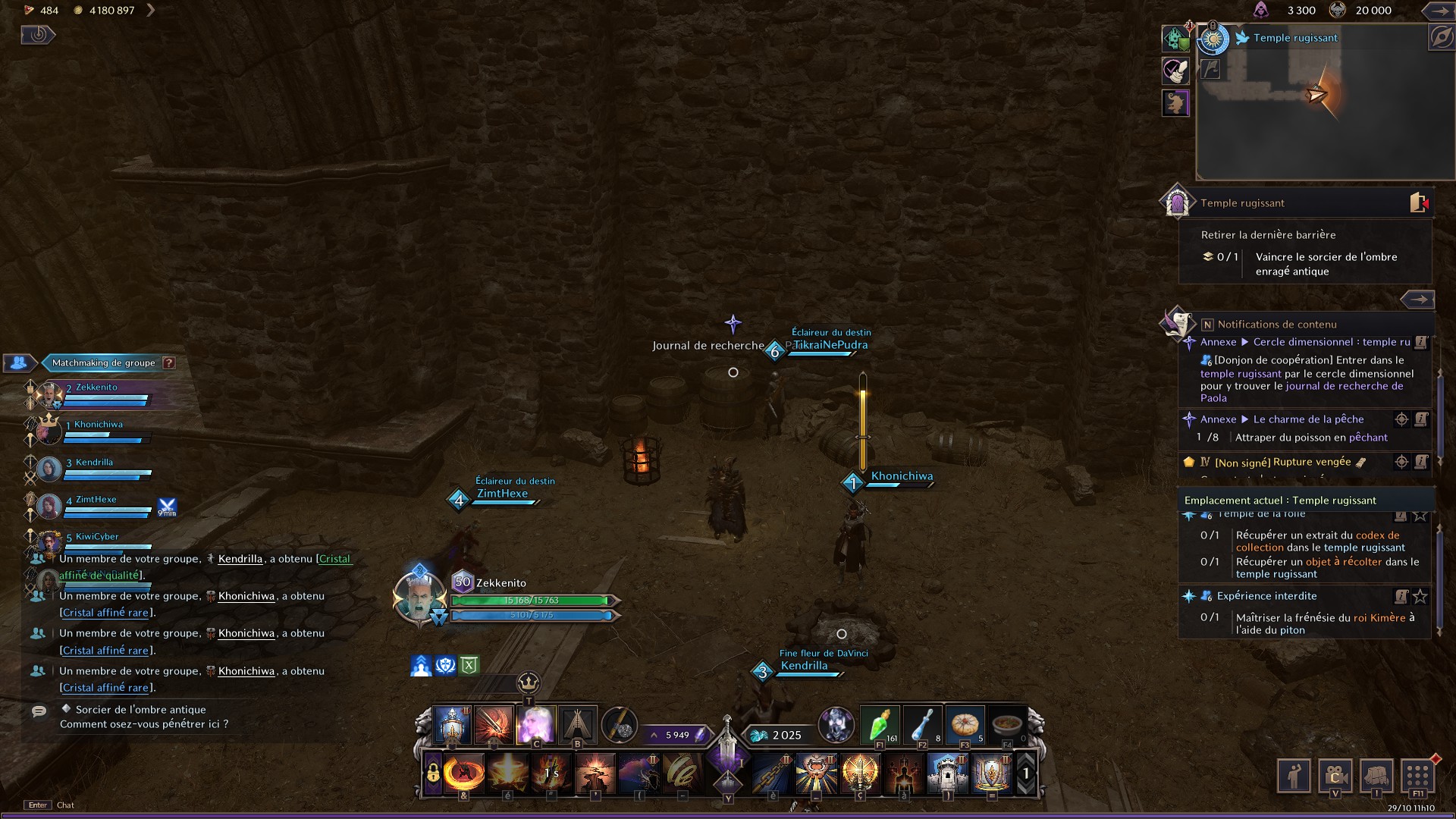The width and height of the screenshot is (1456, 819).
Task: Use the blue mana flask quick slot
Action: coord(922,725)
